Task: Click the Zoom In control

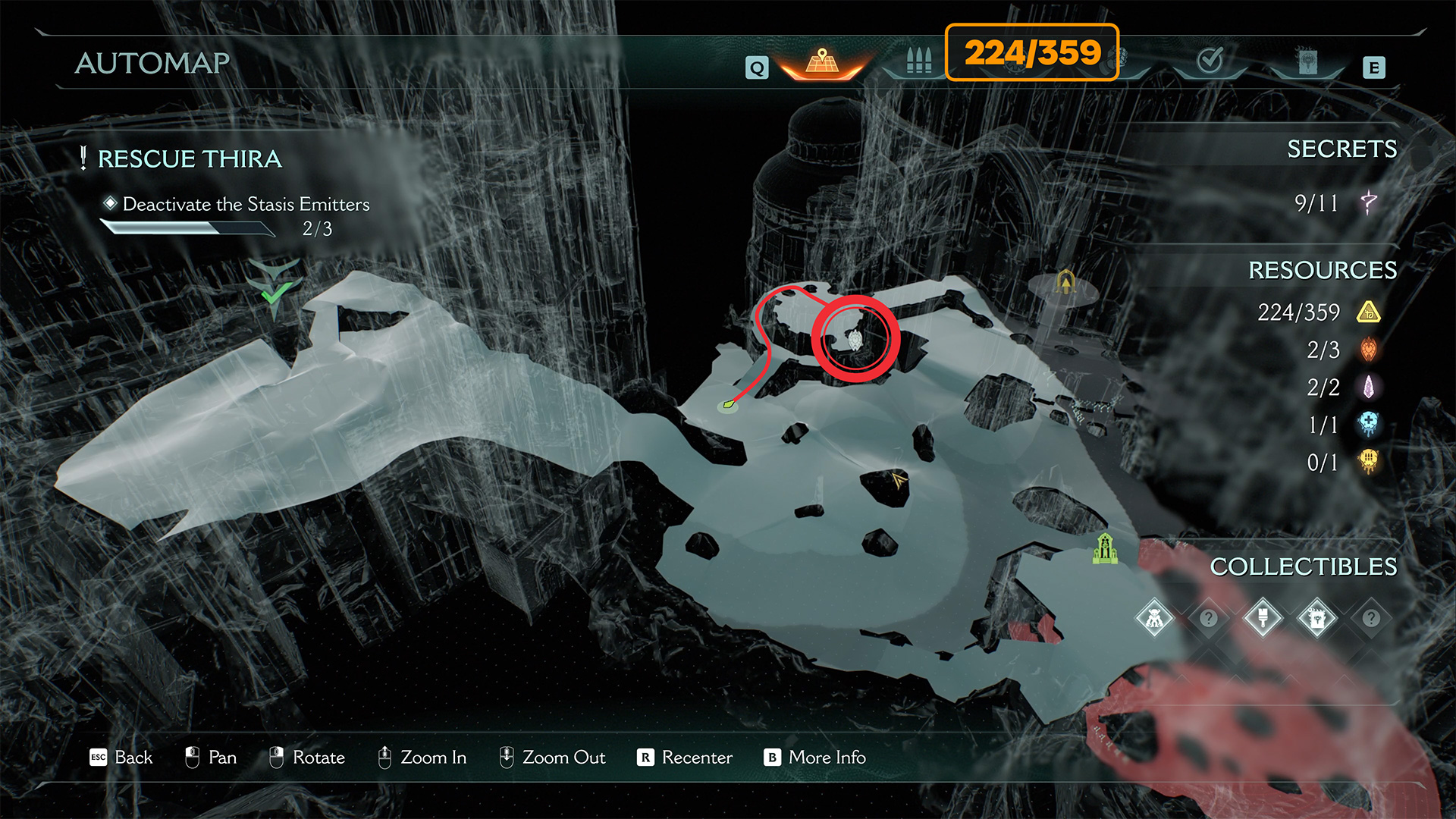Action: 422,758
